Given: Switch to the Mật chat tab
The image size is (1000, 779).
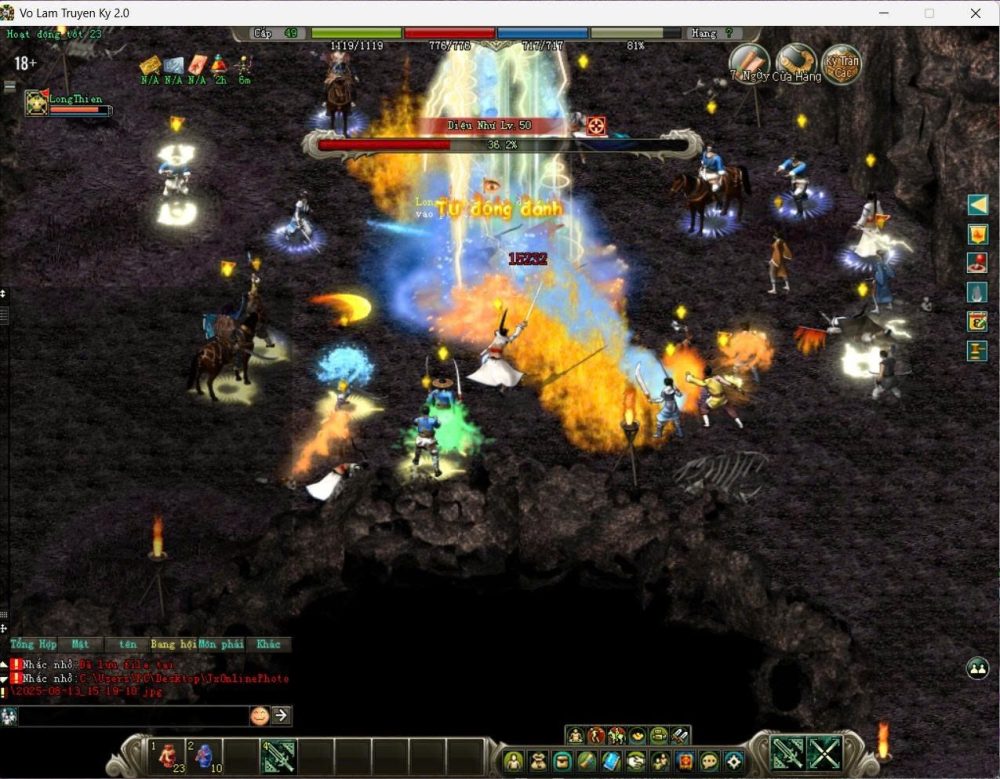Looking at the screenshot, I should click(x=81, y=644).
